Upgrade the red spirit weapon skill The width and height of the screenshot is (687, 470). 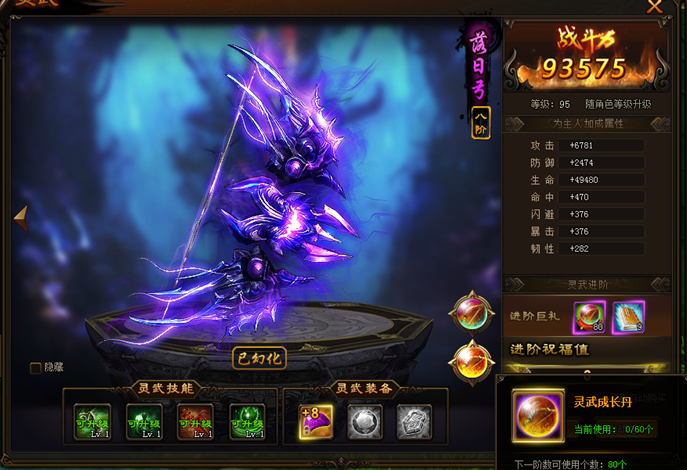click(x=195, y=420)
